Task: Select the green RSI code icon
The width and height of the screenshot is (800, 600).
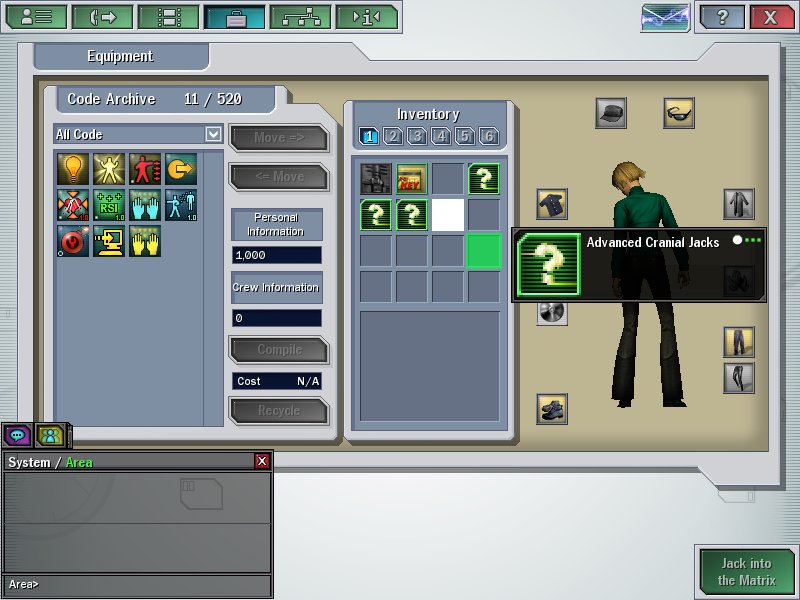Action: [109, 205]
